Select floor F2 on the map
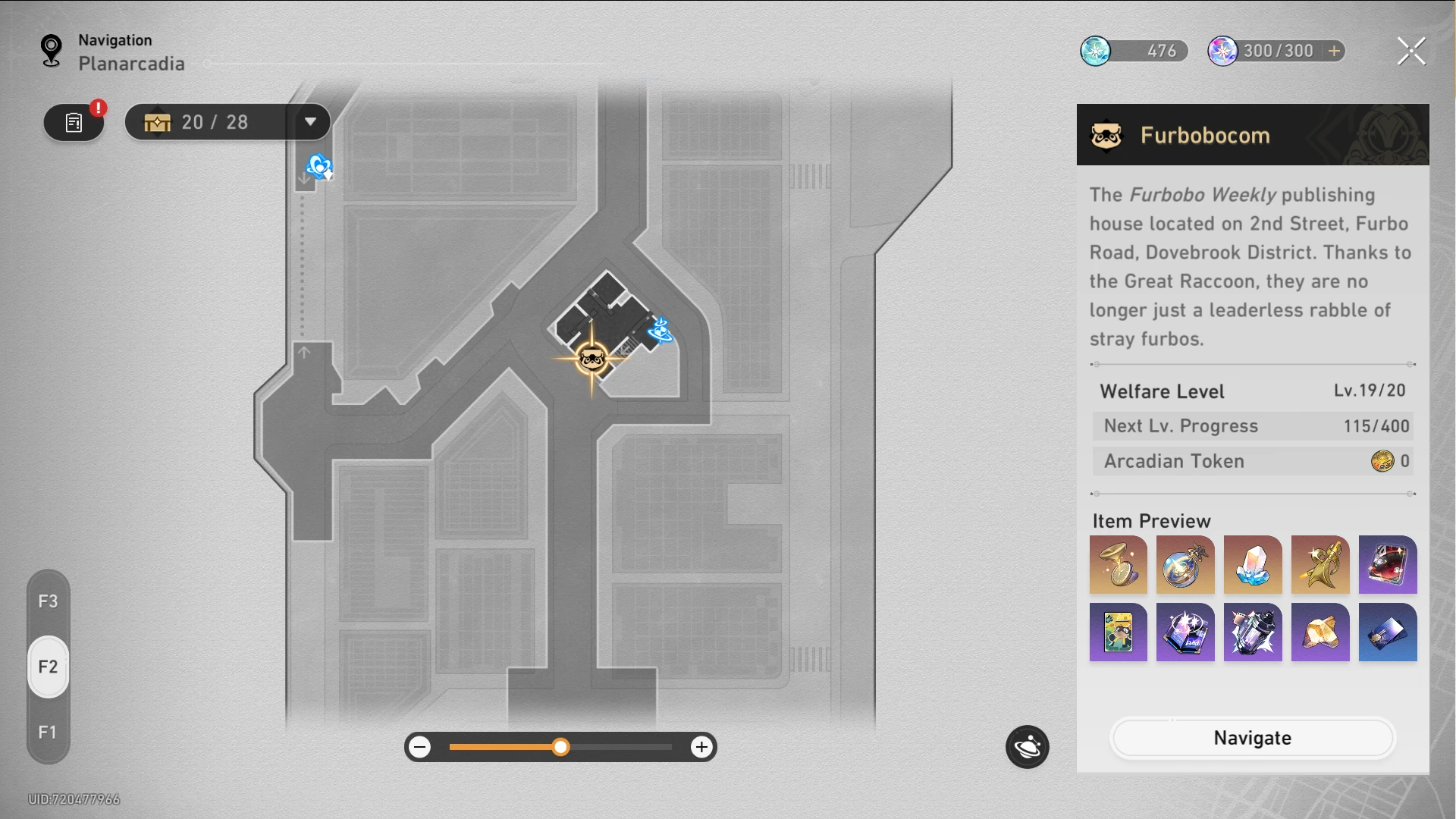1456x819 pixels. pos(48,667)
